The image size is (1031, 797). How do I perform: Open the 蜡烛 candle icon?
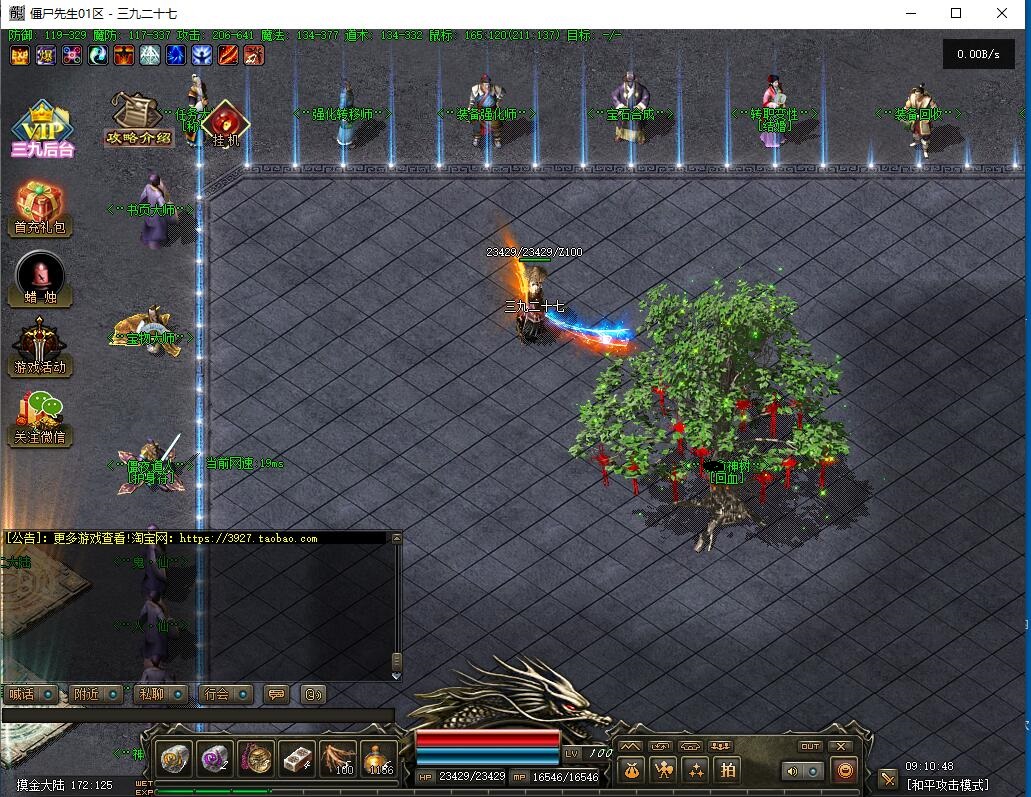click(x=41, y=277)
